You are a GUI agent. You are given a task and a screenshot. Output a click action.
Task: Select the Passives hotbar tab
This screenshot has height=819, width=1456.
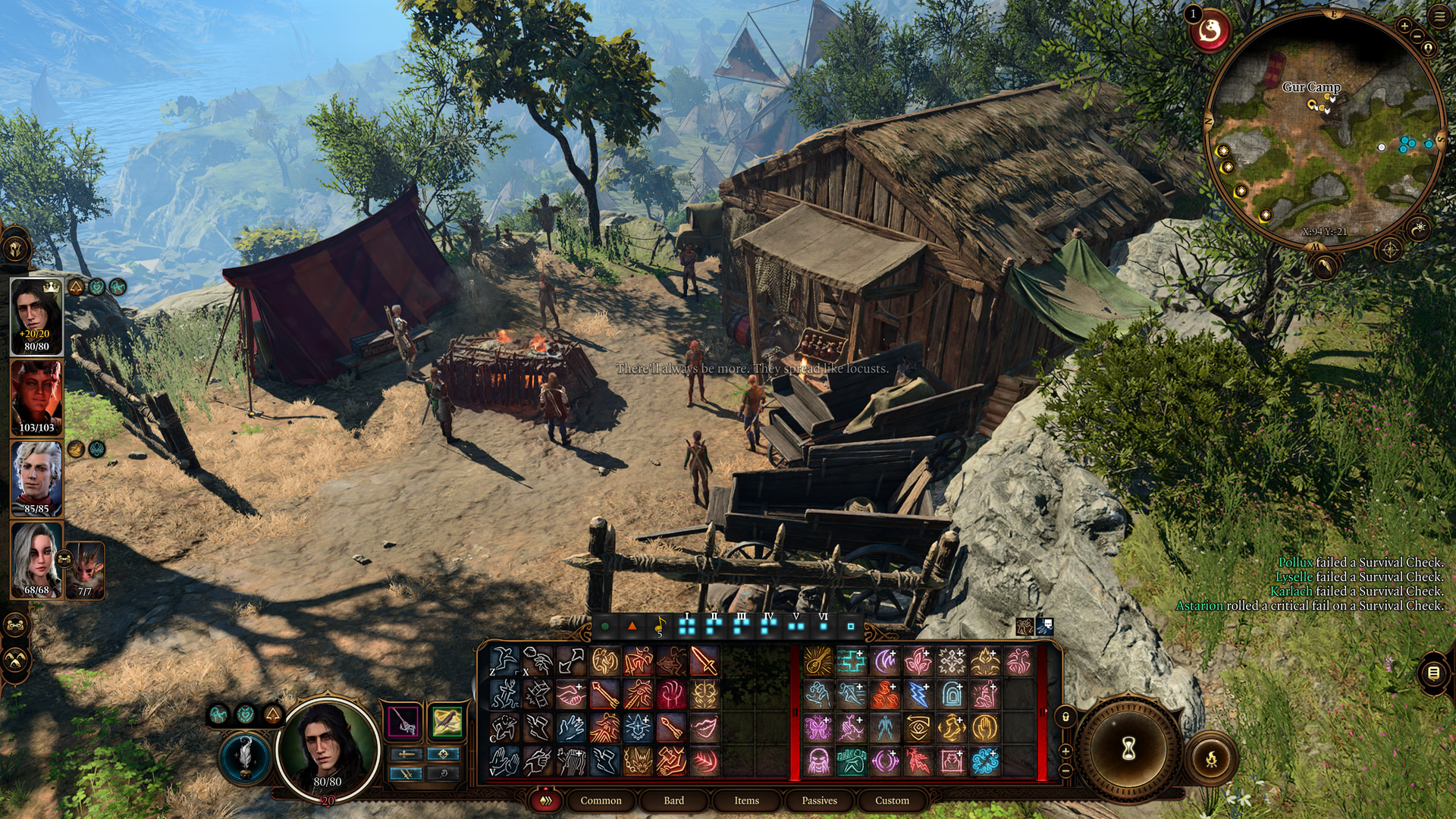tap(819, 800)
